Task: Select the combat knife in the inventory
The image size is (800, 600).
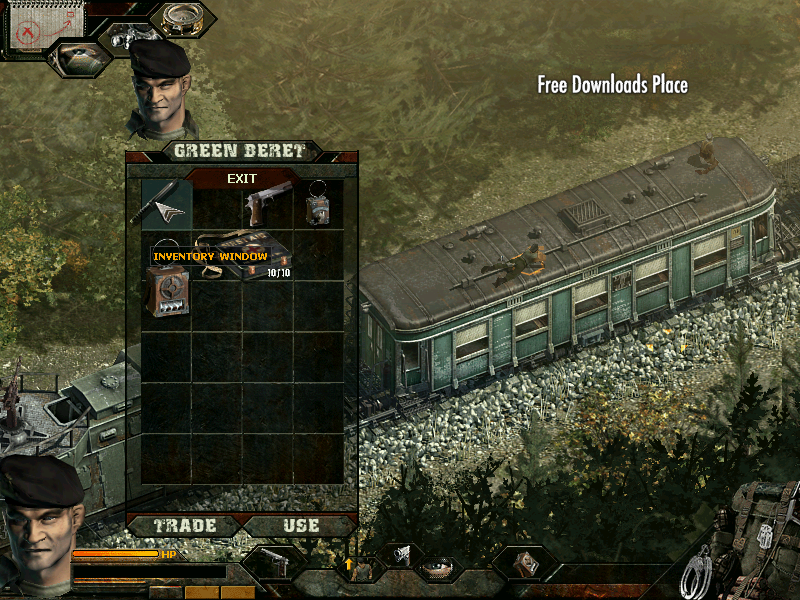Action: click(166, 204)
